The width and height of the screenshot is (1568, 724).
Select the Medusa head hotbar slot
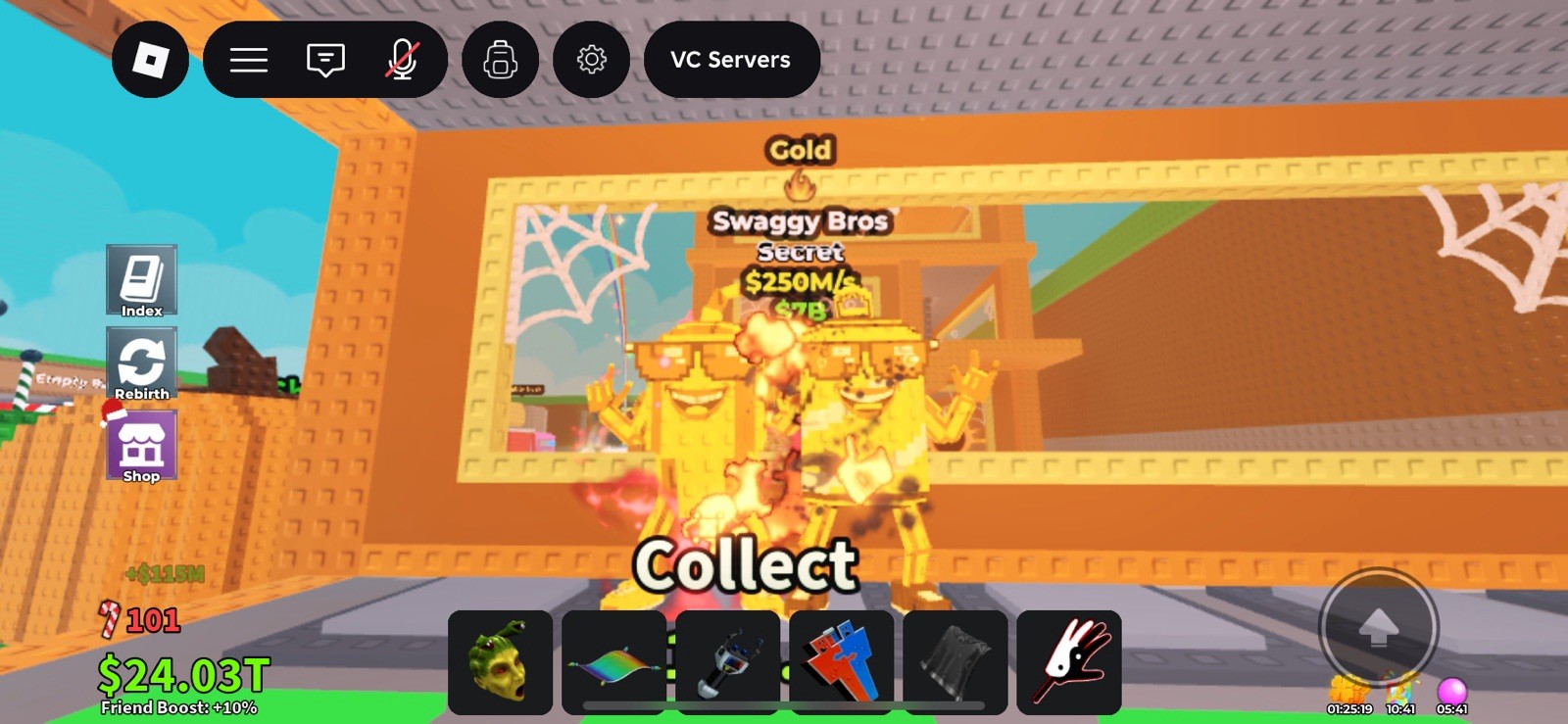[502, 660]
